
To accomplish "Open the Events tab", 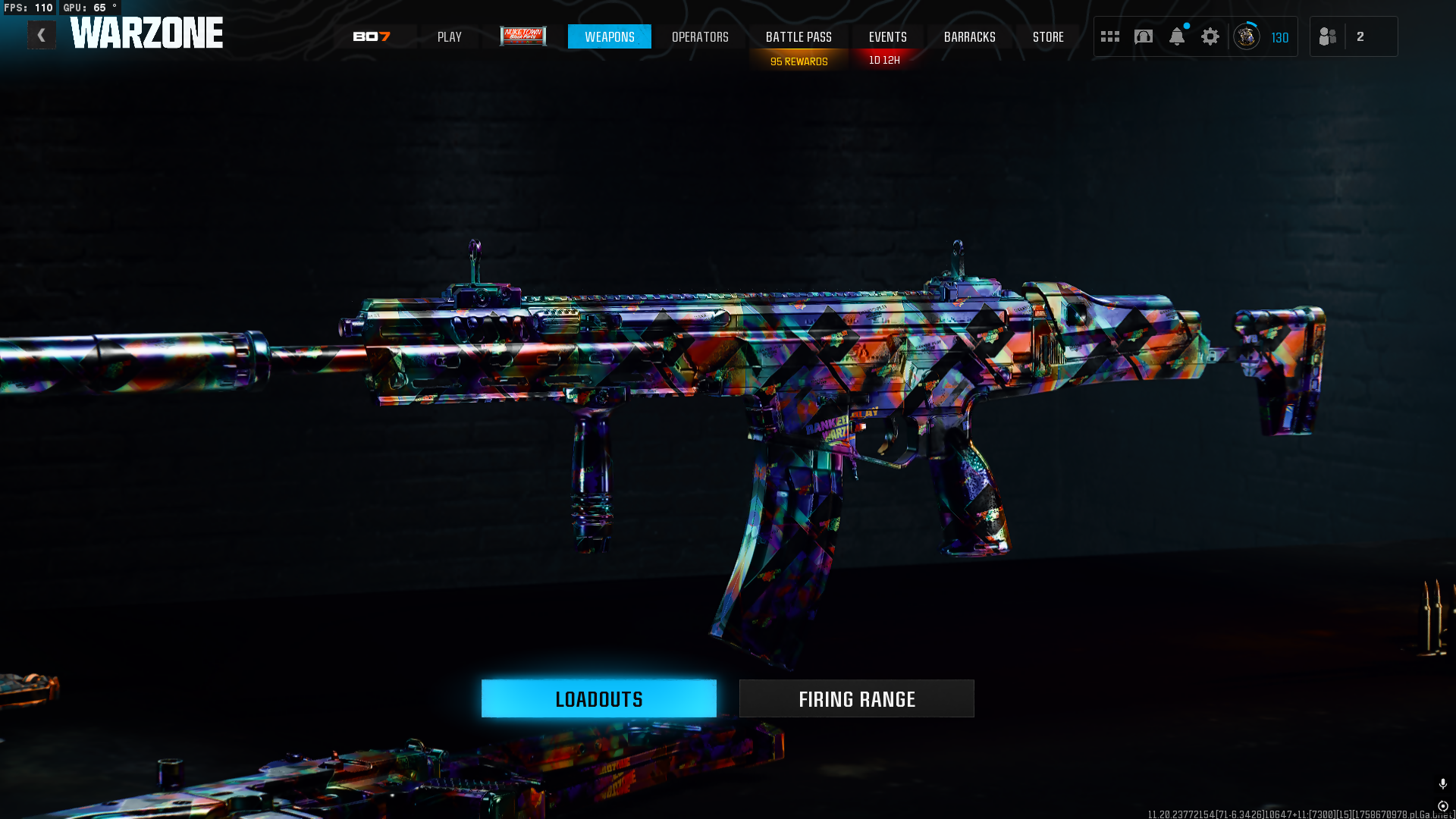I will pyautogui.click(x=887, y=36).
